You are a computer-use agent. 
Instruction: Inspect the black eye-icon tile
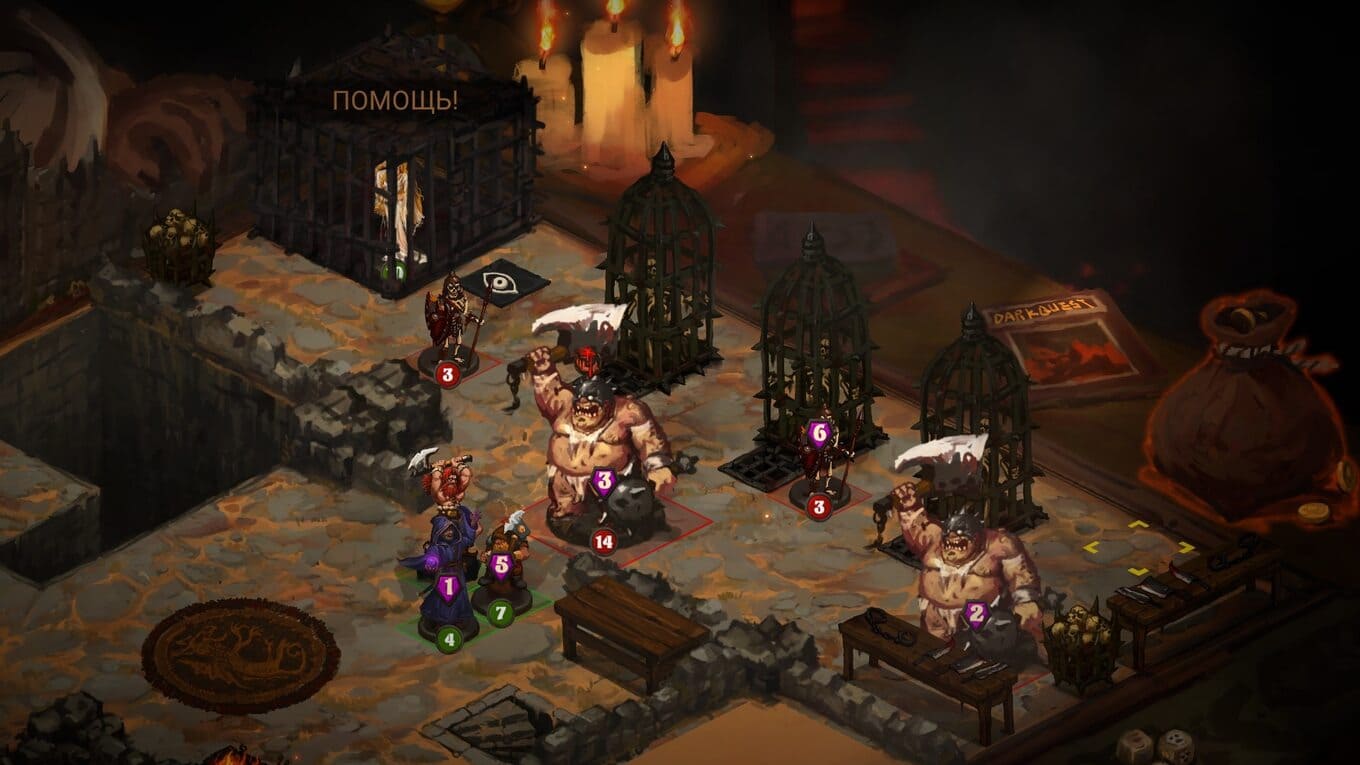(504, 284)
